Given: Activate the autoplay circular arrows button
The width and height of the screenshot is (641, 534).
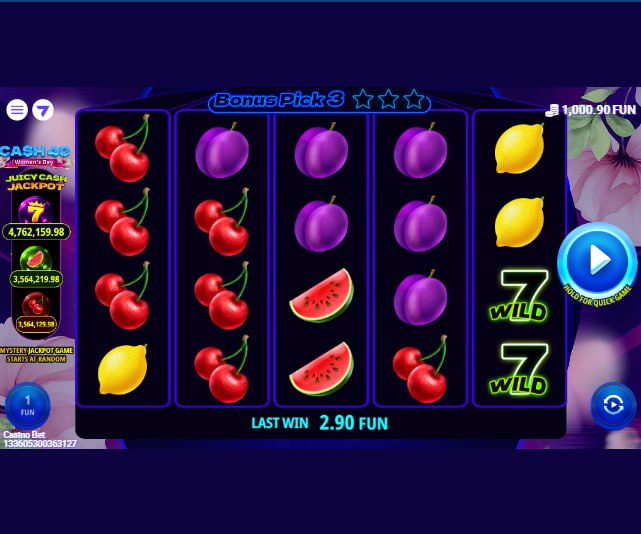Looking at the screenshot, I should click(612, 405).
